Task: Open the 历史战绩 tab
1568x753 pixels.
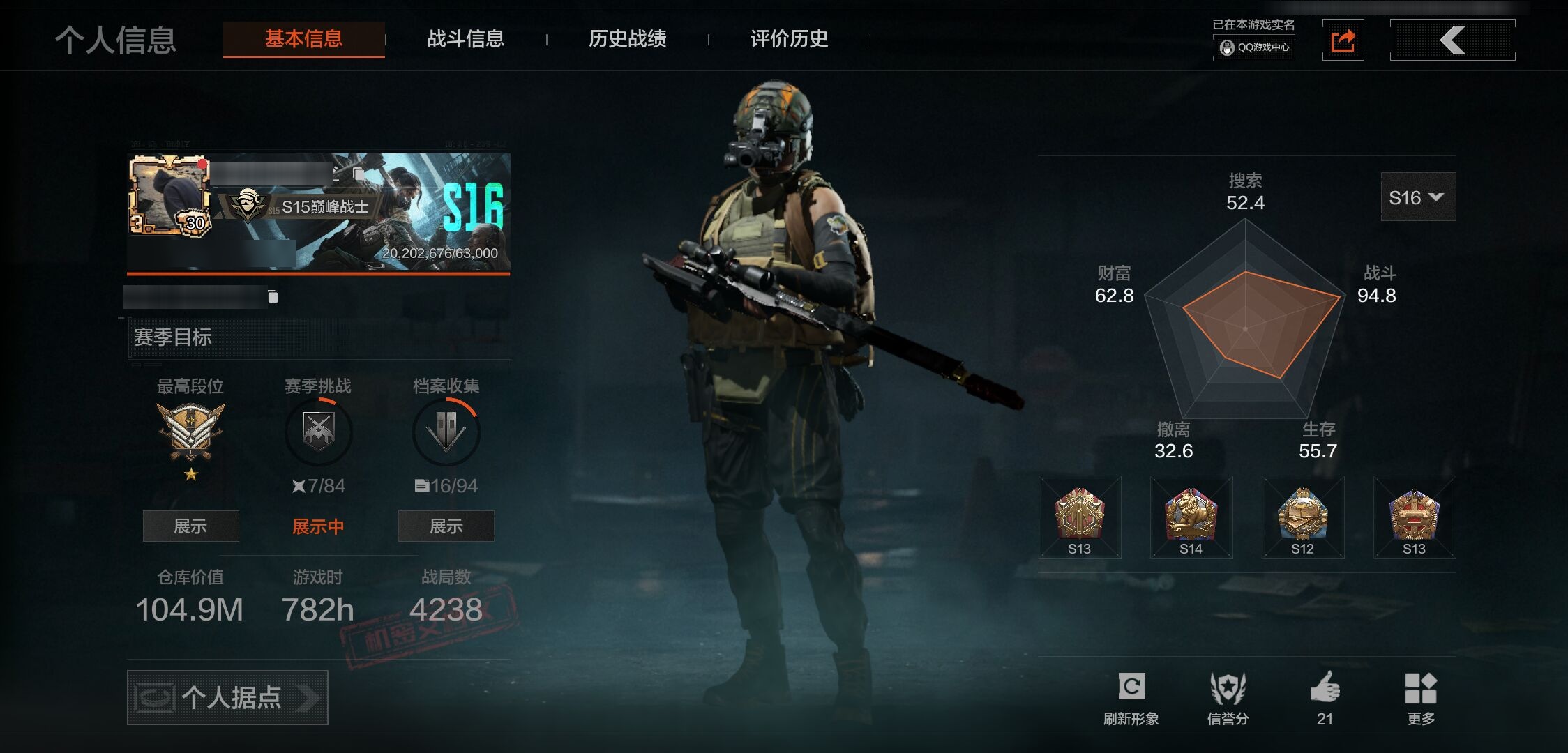Action: tap(627, 39)
